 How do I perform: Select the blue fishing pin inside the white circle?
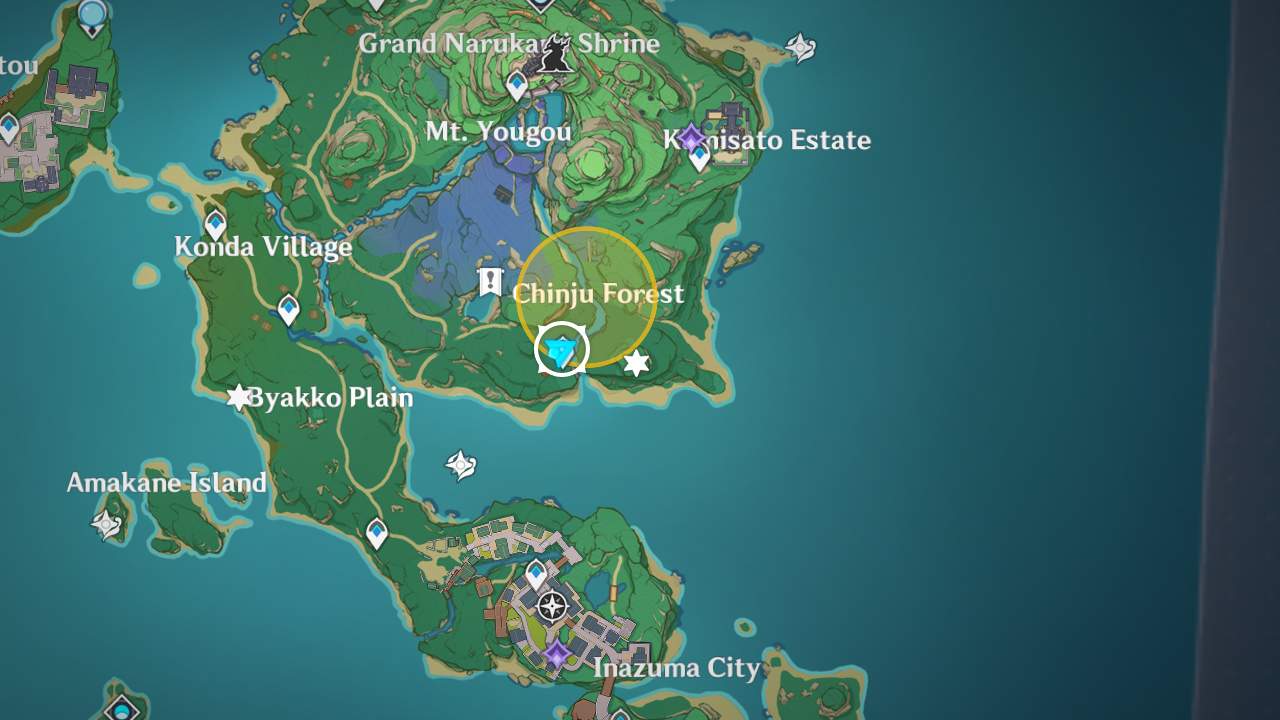(561, 350)
